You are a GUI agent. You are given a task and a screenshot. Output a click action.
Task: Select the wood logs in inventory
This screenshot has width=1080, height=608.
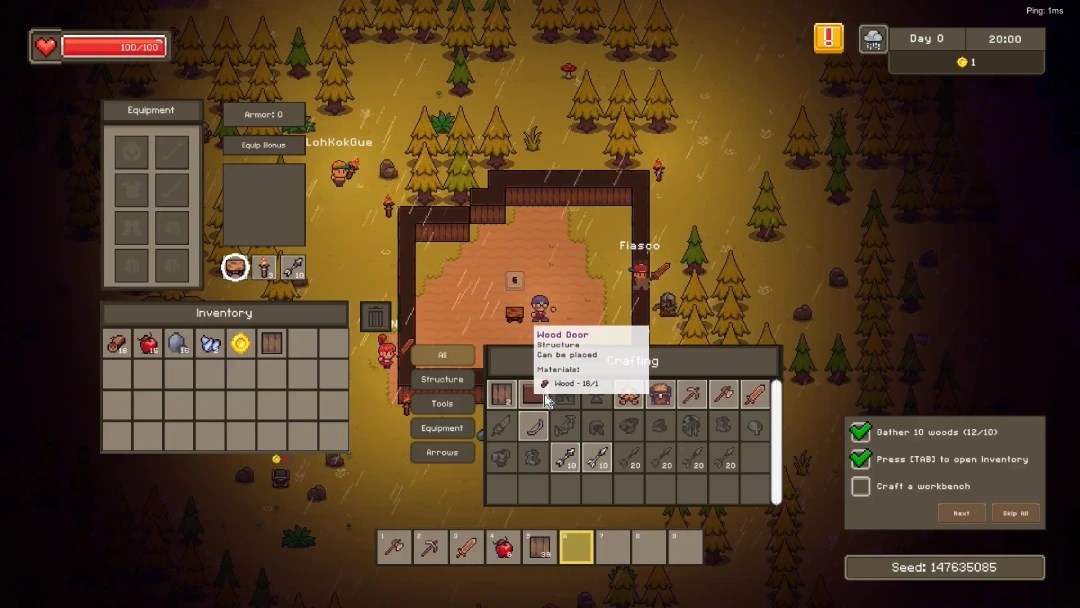point(117,344)
